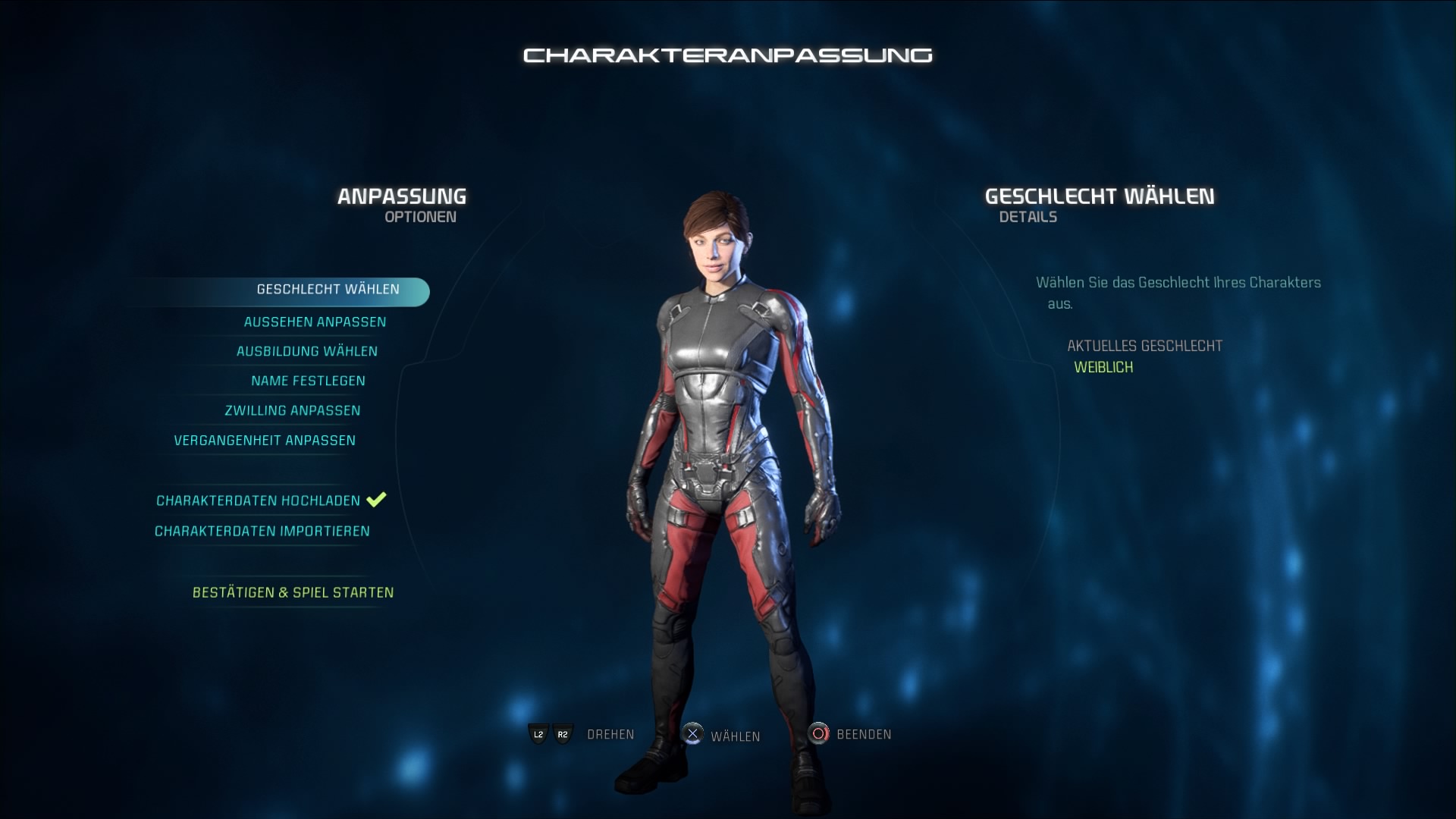The image size is (1456, 819).
Task: Select the GESCHLECHT WÄHLEN menu entry
Action: coord(326,289)
